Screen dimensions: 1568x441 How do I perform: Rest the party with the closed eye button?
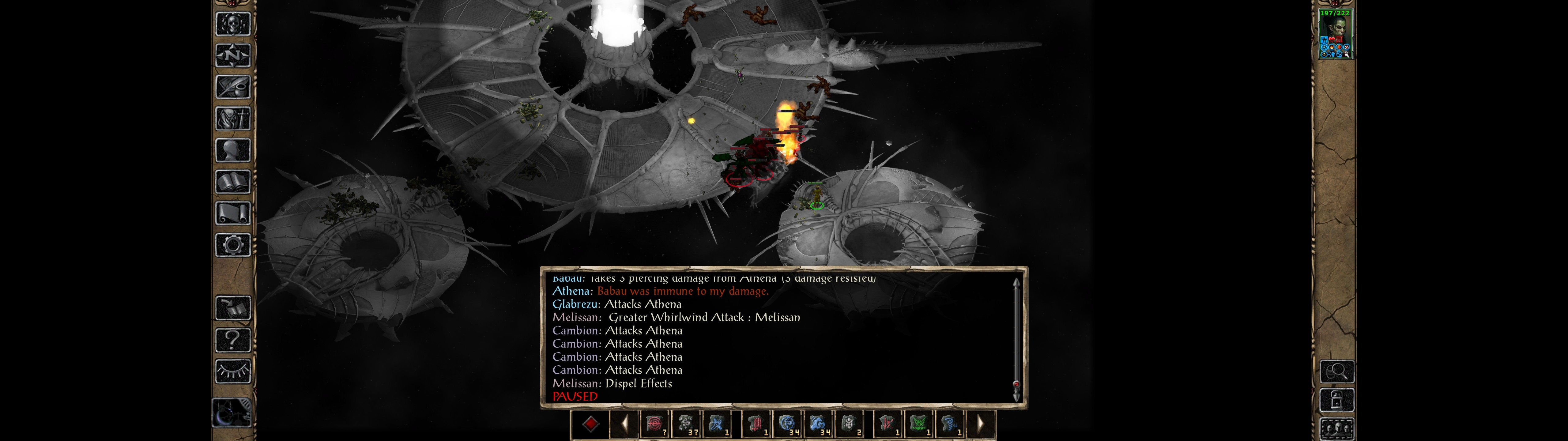tap(233, 371)
